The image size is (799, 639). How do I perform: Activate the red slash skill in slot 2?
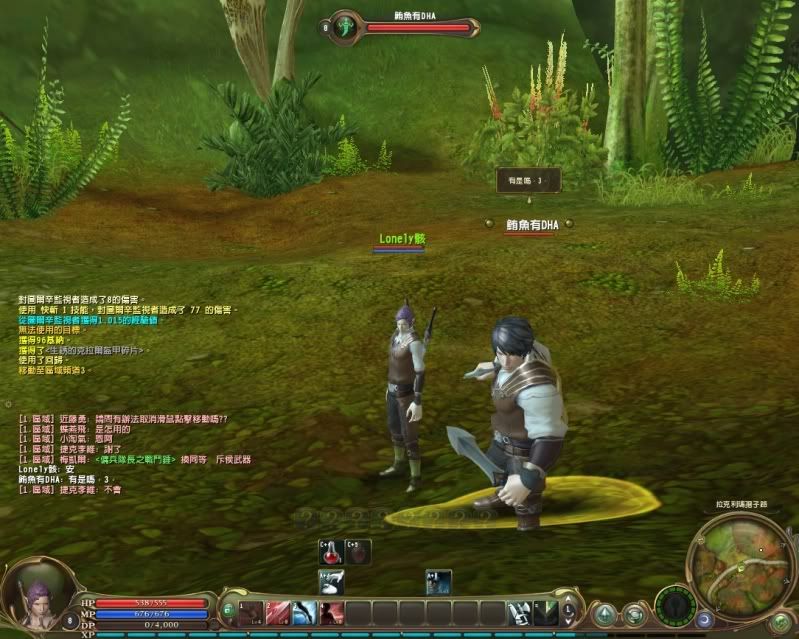click(x=279, y=613)
